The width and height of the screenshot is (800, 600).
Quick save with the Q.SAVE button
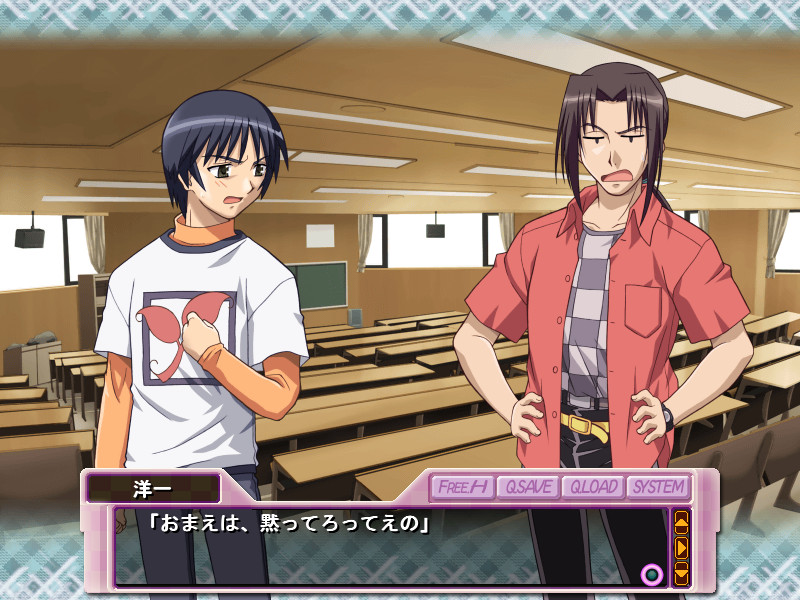pos(526,487)
